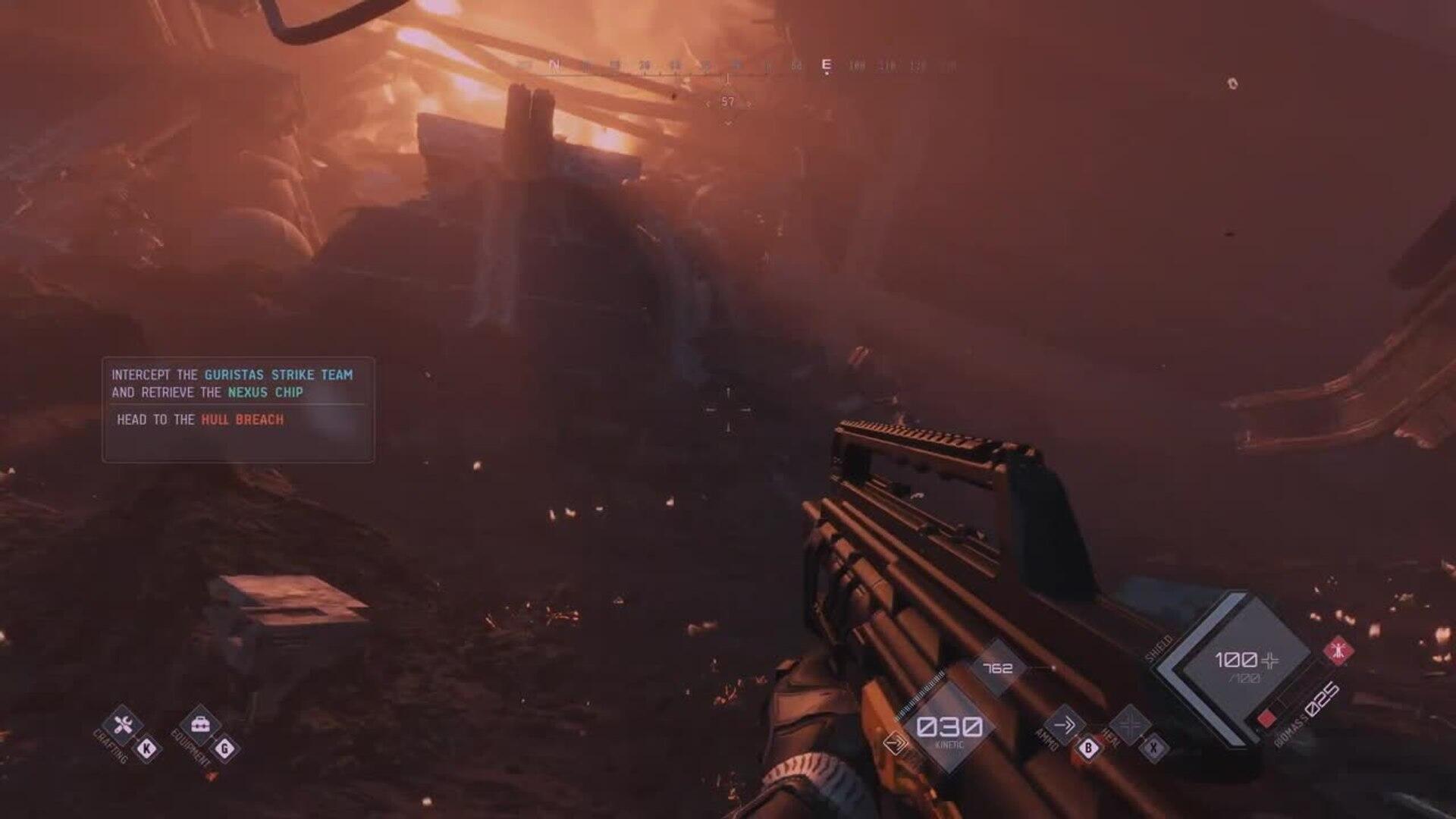Screen dimensions: 1456x819
Task: Activate the Heal crosshair icon
Action: 1130,725
